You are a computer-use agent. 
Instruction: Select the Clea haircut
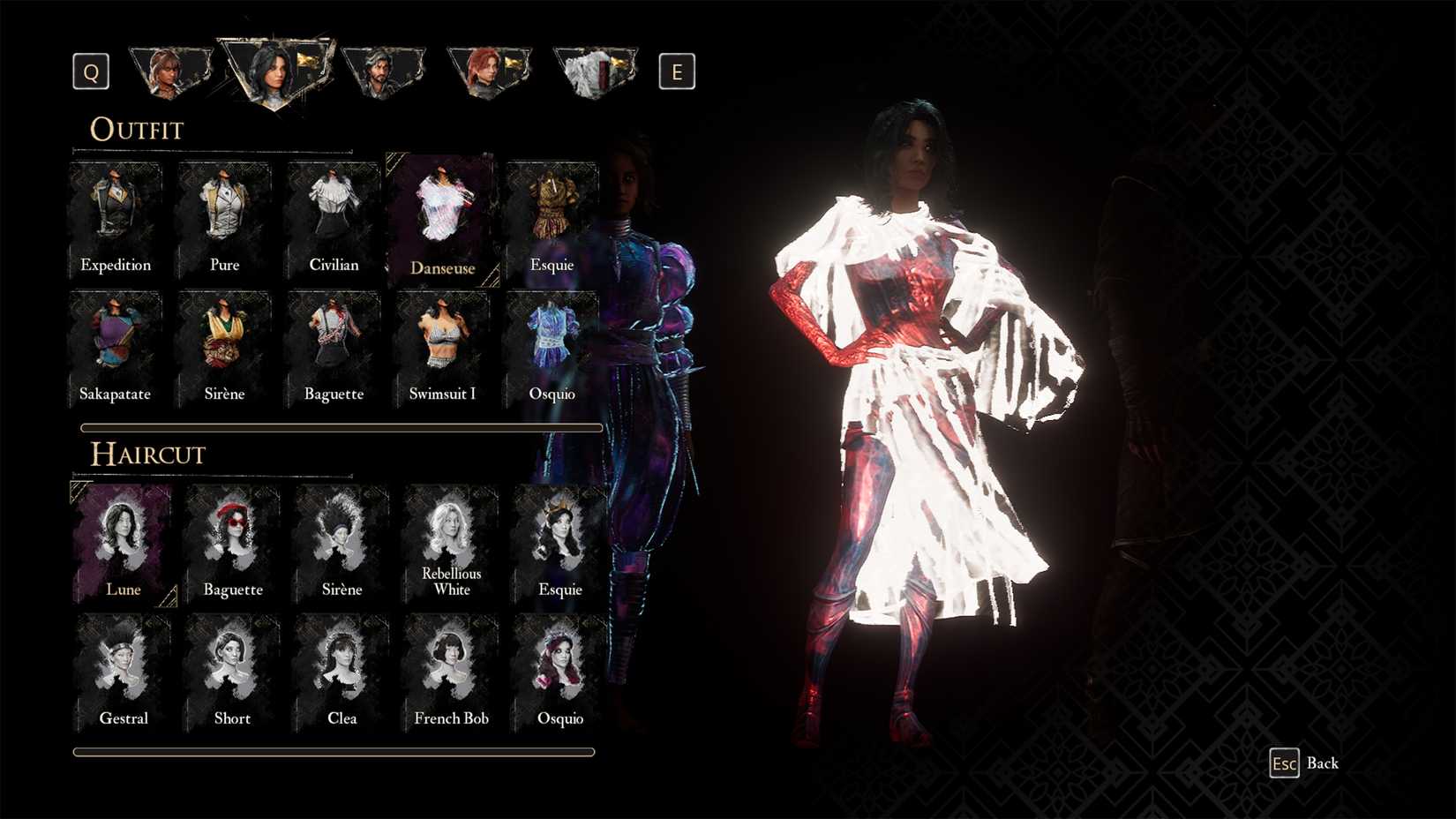click(x=341, y=666)
